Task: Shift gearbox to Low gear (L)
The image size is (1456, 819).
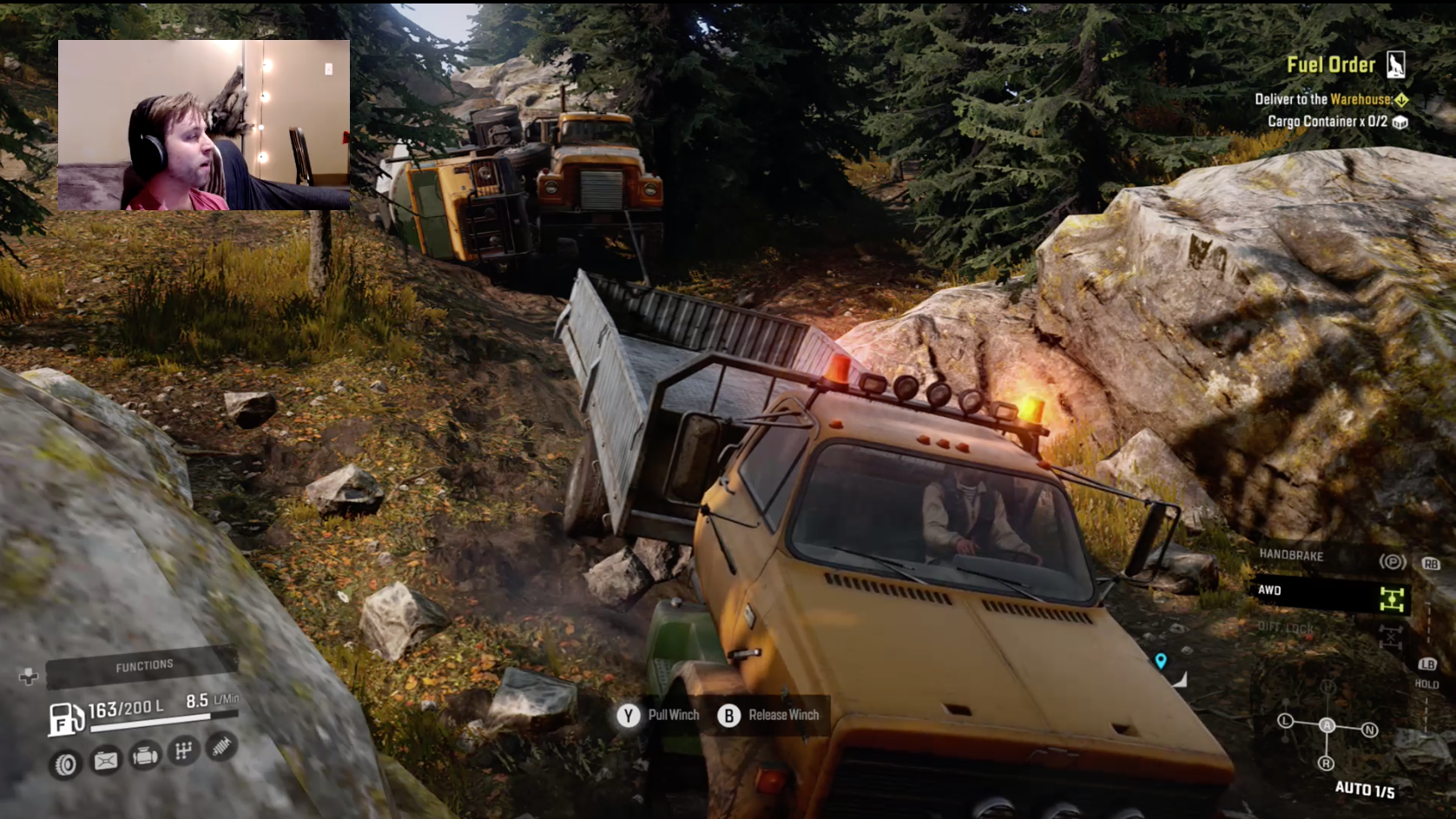Action: [1286, 721]
